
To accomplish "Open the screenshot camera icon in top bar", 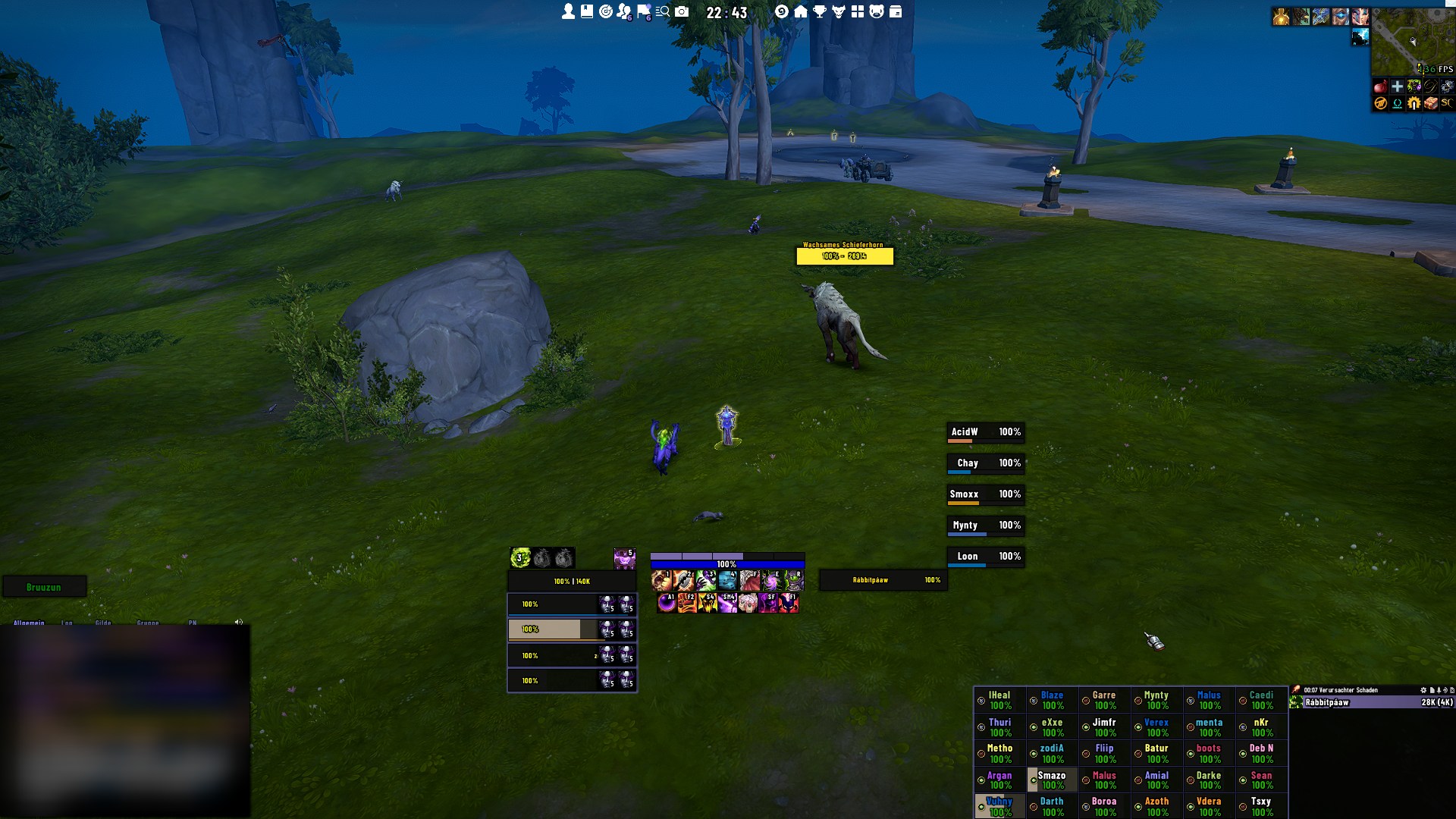I will pyautogui.click(x=682, y=11).
